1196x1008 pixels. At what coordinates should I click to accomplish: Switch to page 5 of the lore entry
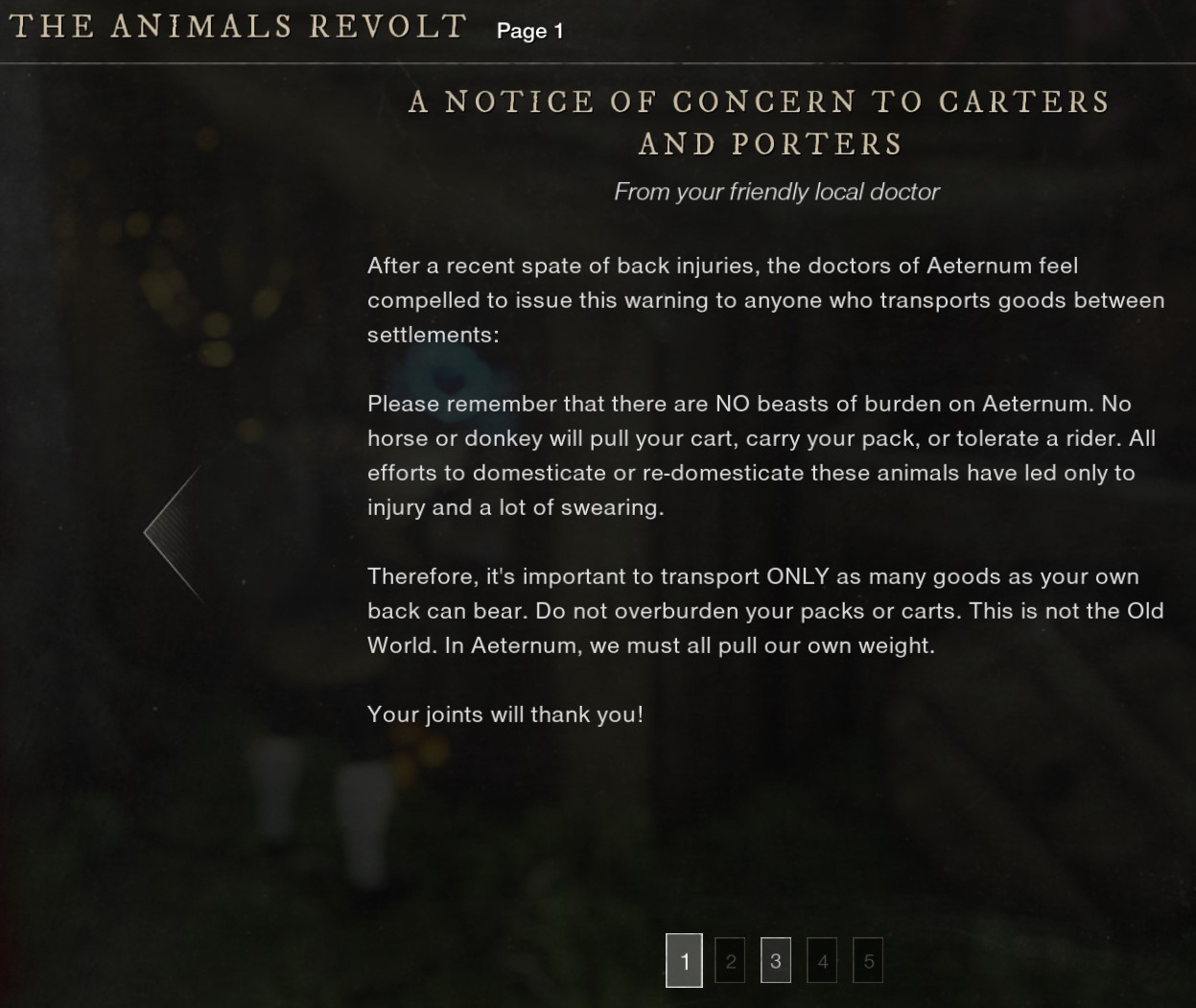pos(868,961)
